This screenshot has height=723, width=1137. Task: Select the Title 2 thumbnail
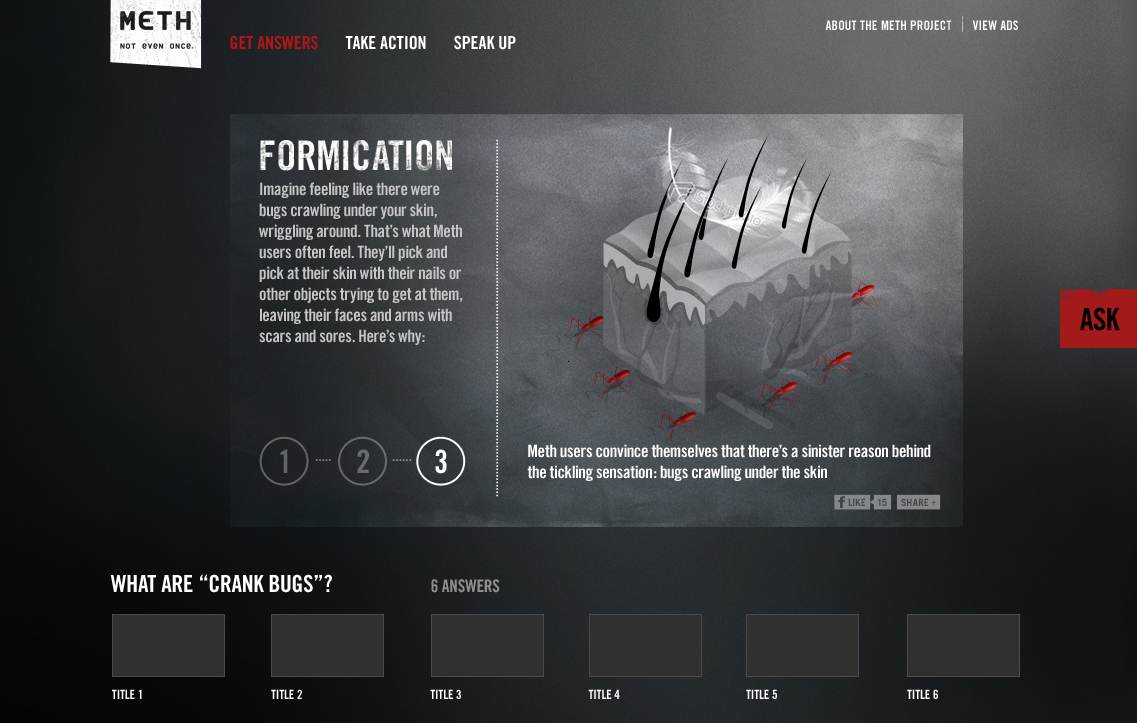(327, 645)
